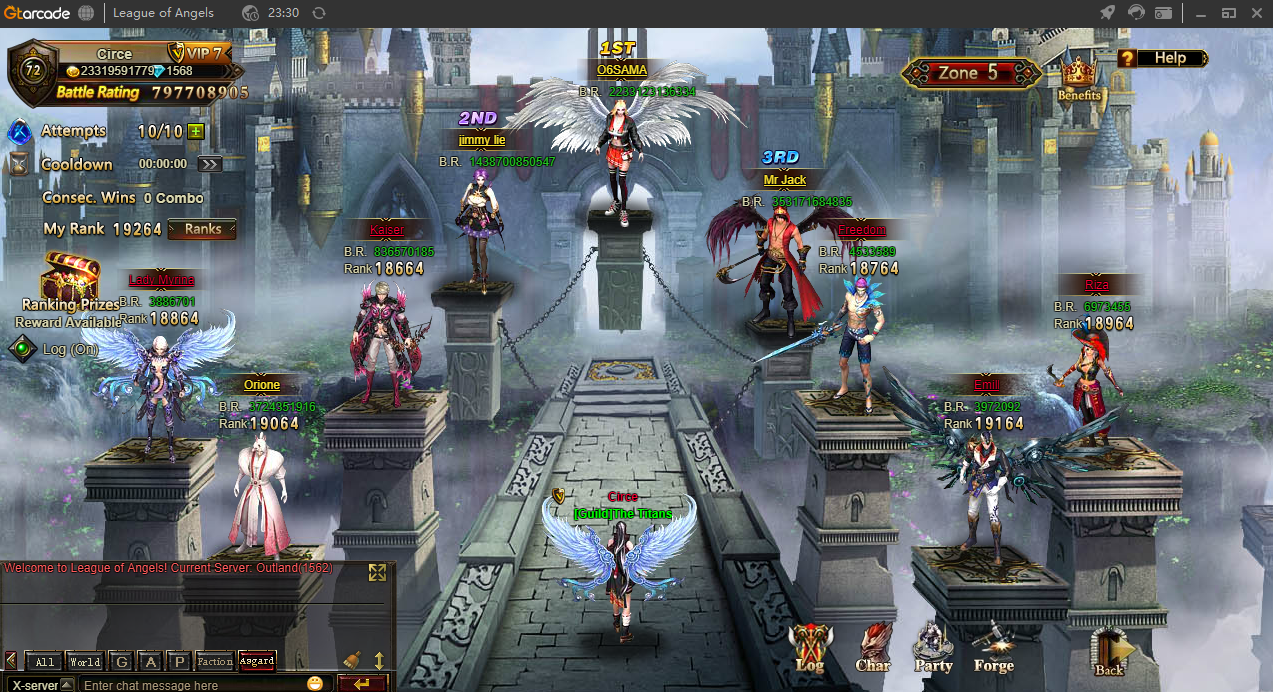The width and height of the screenshot is (1273, 692).
Task: Skip the cooldown with the fast-forward button
Action: point(209,164)
